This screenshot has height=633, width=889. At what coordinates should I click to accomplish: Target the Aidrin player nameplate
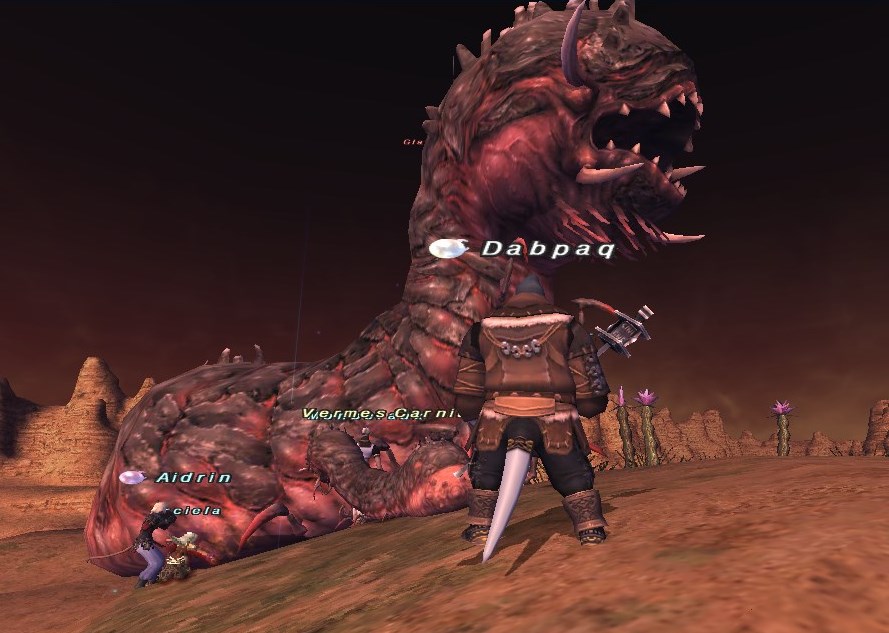(193, 478)
